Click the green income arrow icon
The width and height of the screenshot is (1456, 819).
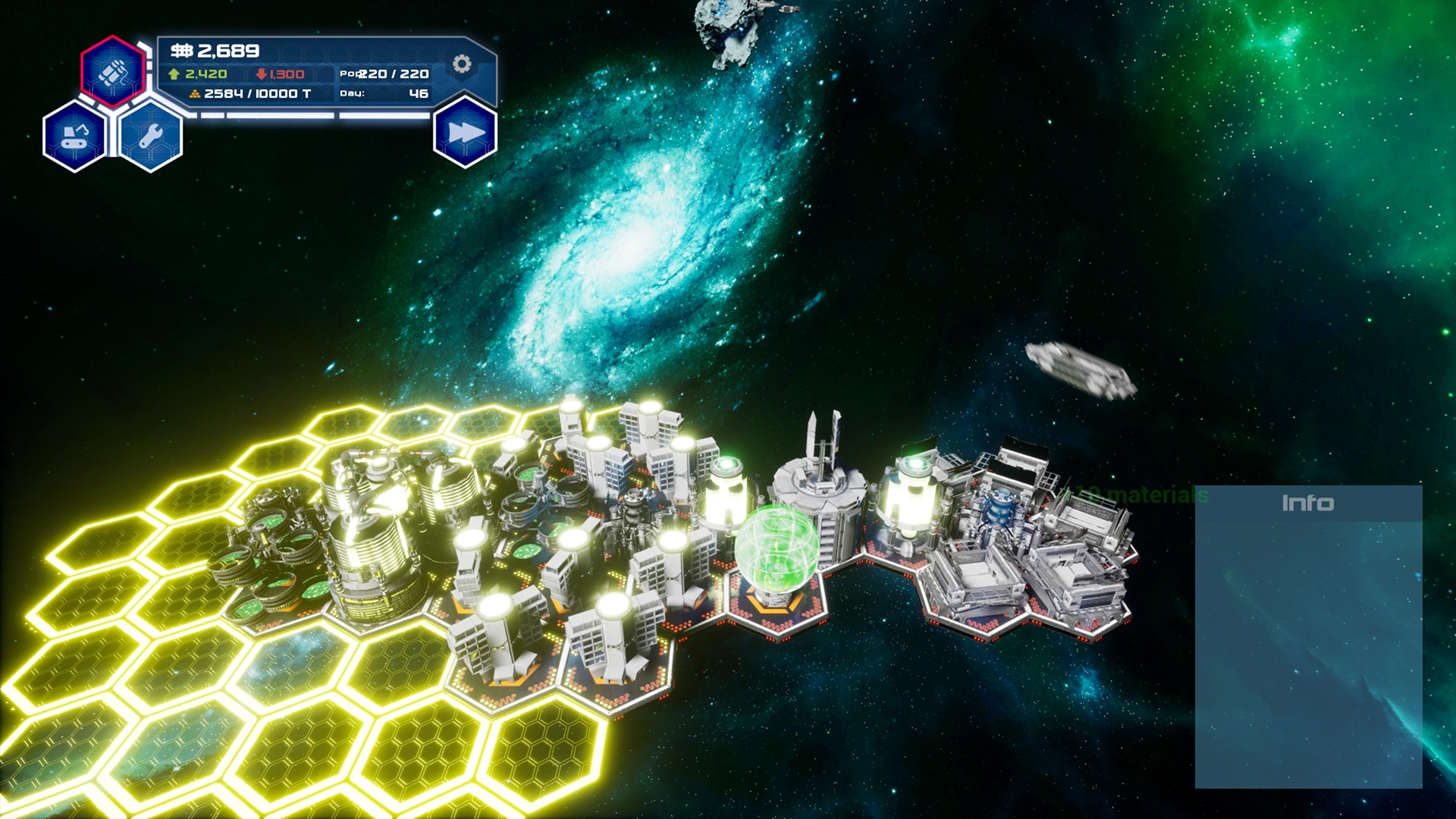(x=174, y=74)
